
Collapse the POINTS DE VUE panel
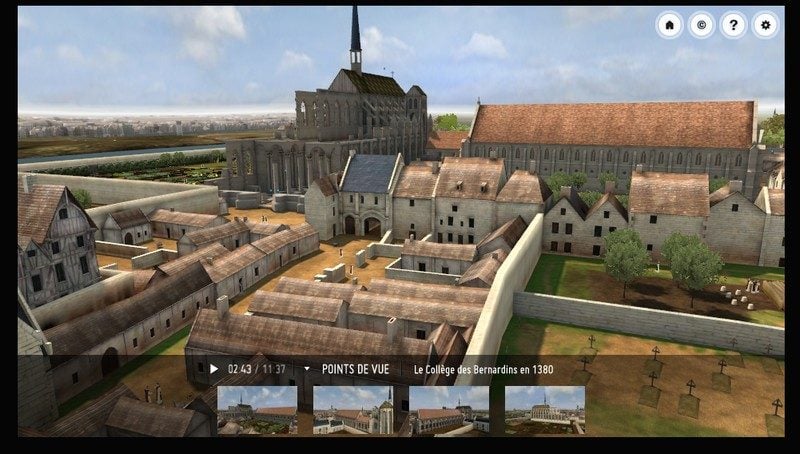[307, 369]
